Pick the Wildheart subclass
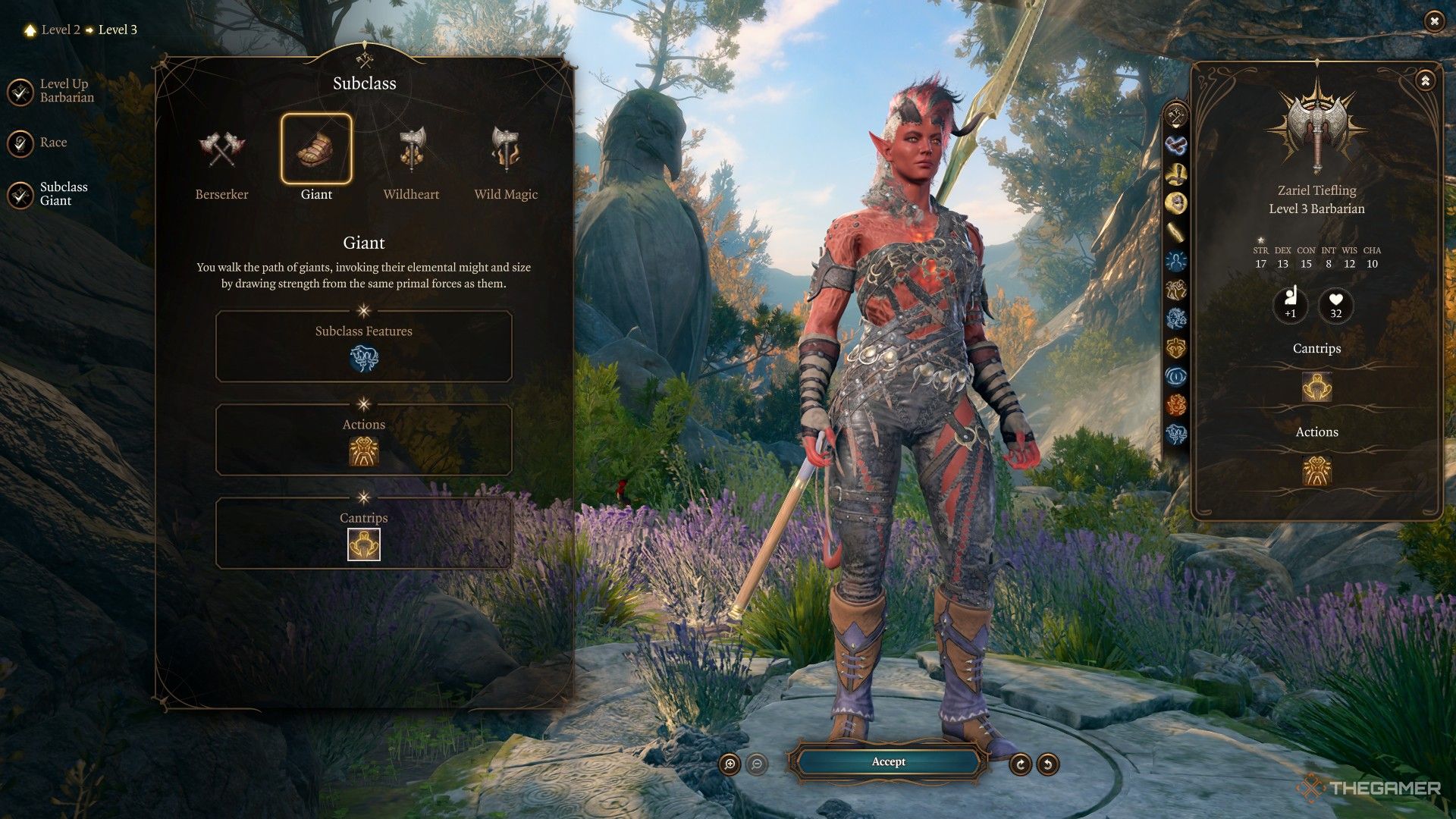The width and height of the screenshot is (1456, 819). [x=411, y=150]
